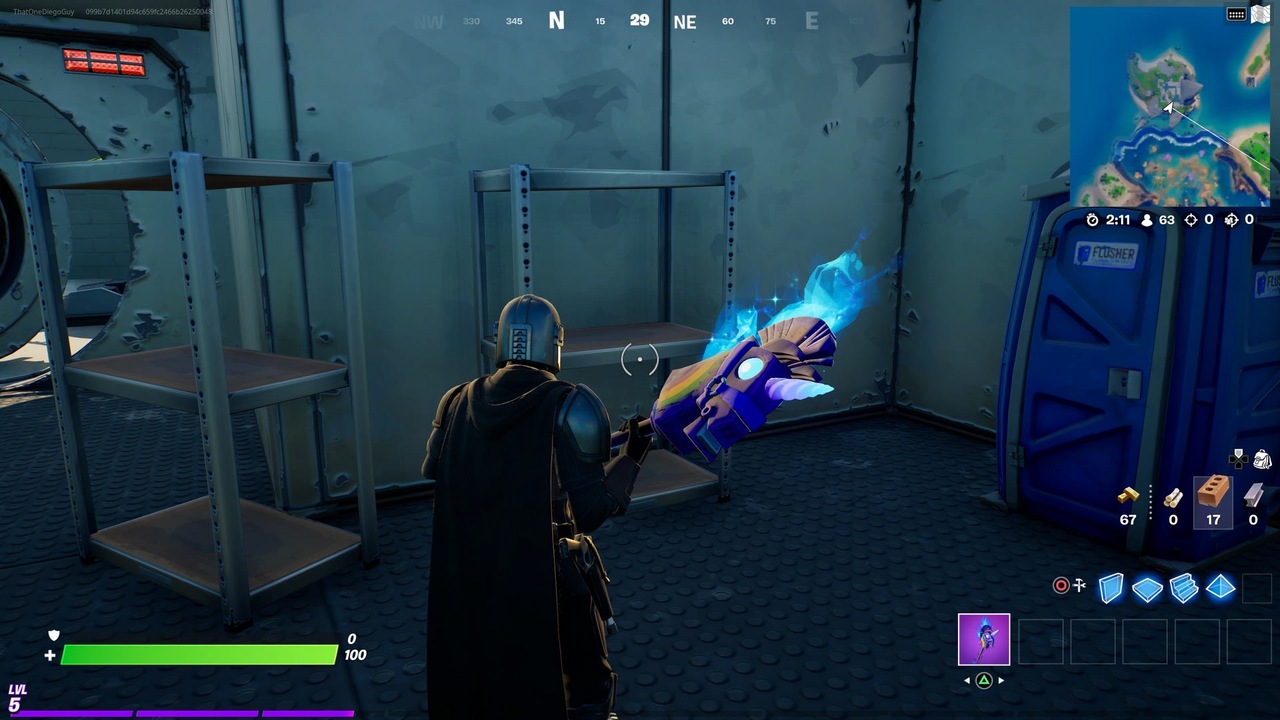Click the edit tool wrench icon

(x=1080, y=584)
